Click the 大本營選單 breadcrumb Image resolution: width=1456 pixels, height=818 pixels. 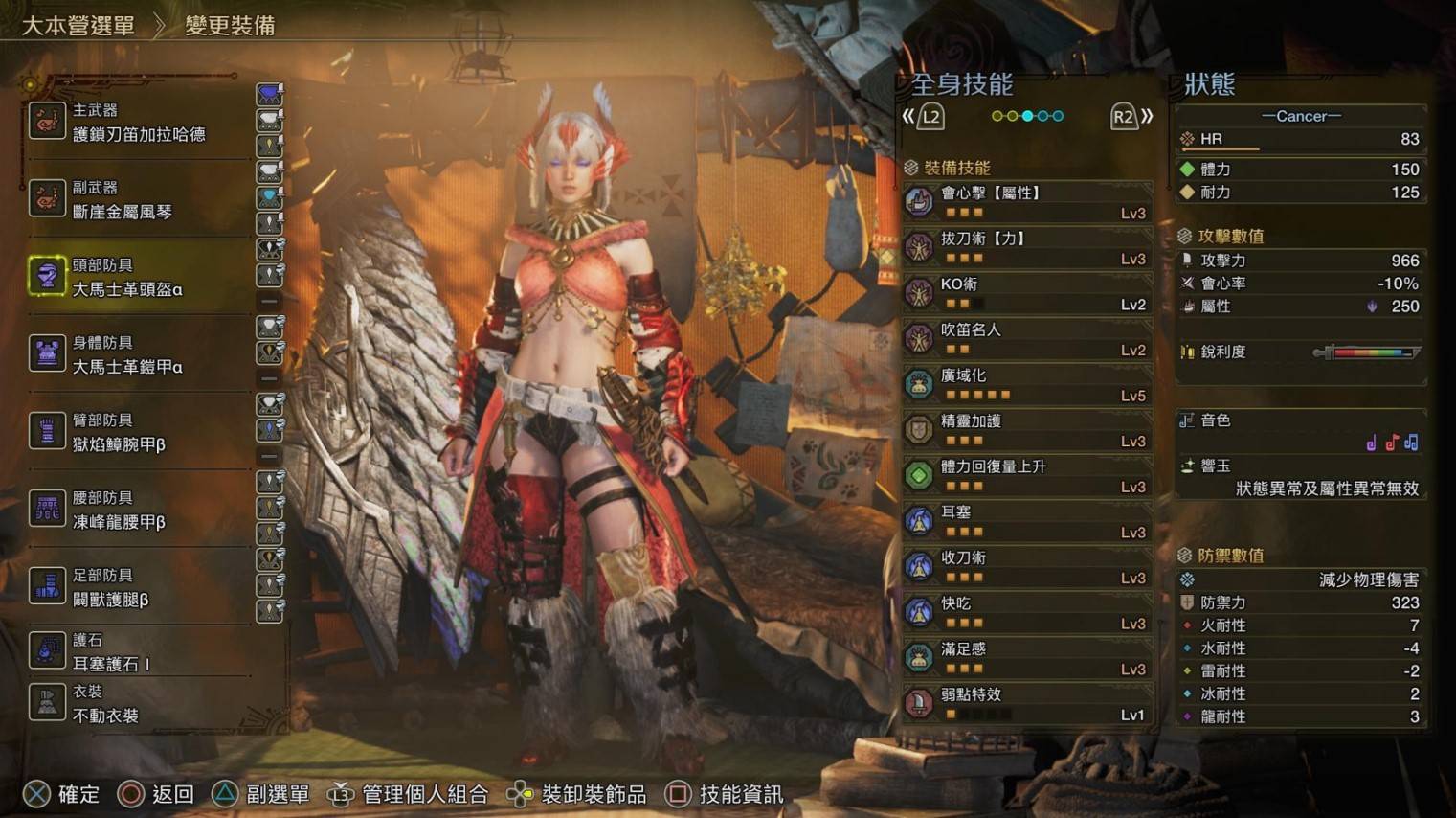point(78,26)
